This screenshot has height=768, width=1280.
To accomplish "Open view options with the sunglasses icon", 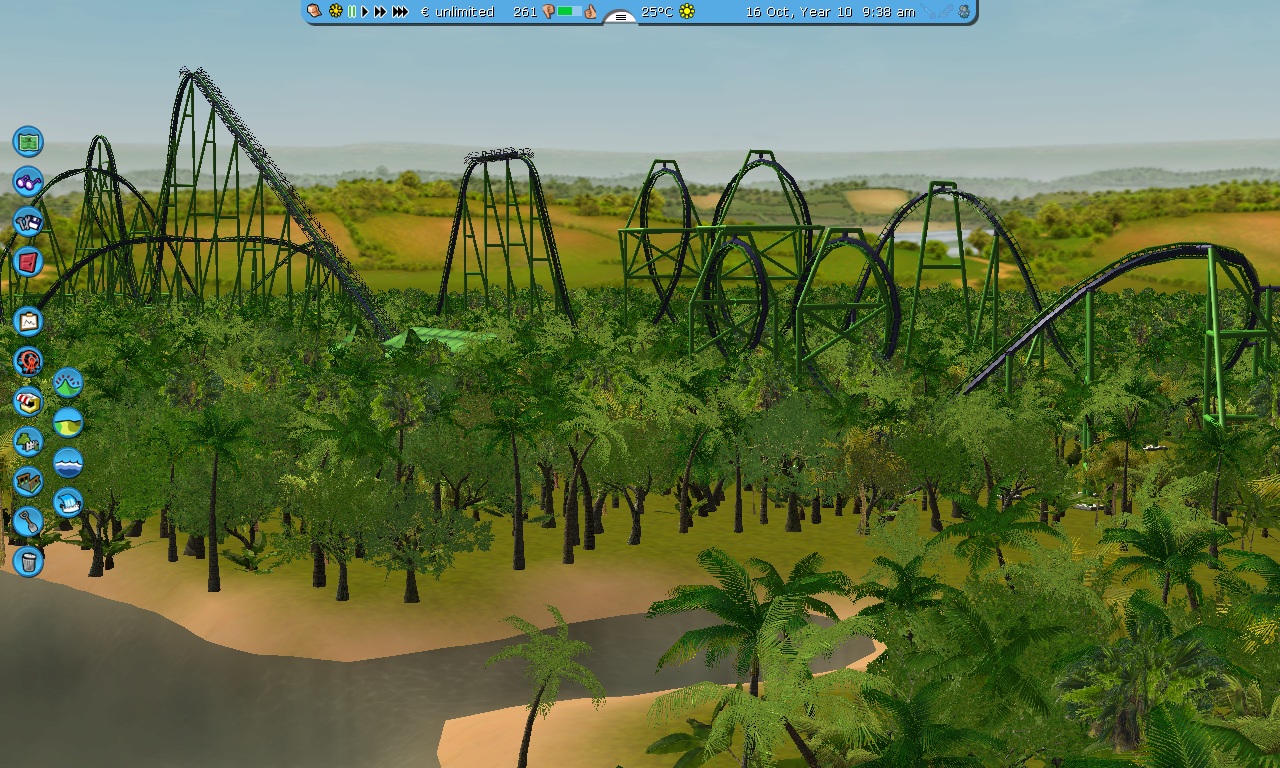I will 28,181.
